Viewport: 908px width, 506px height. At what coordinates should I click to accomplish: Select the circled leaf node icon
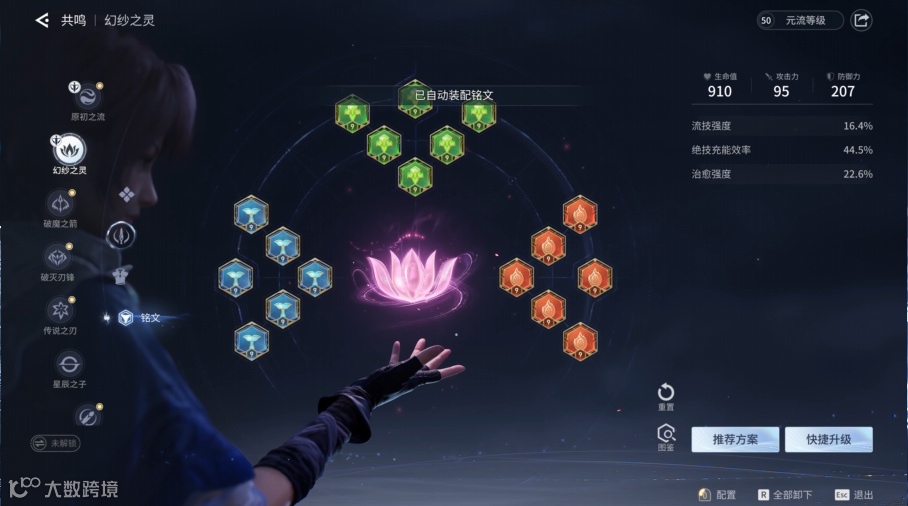[x=121, y=236]
